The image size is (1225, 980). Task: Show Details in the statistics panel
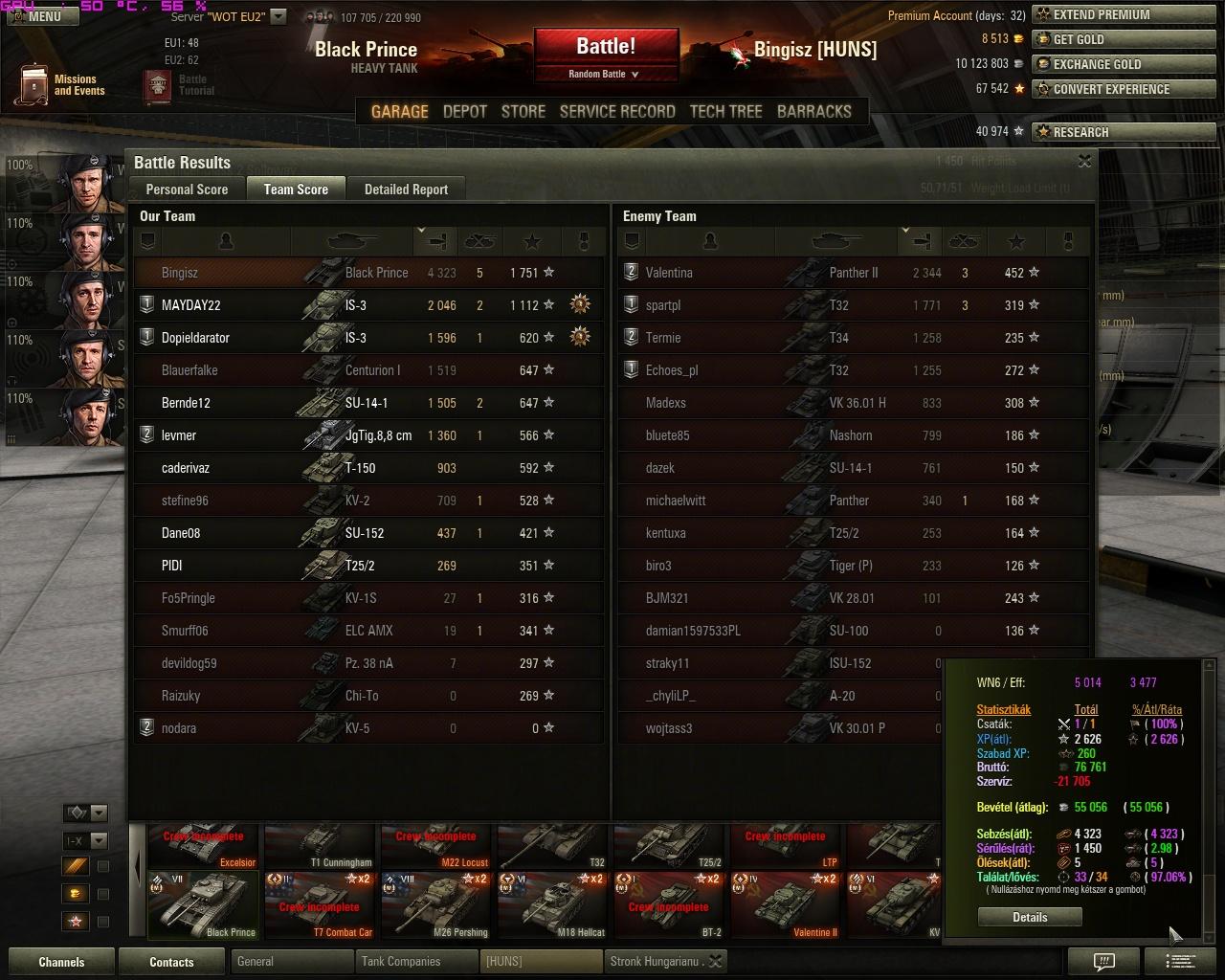tap(1030, 917)
